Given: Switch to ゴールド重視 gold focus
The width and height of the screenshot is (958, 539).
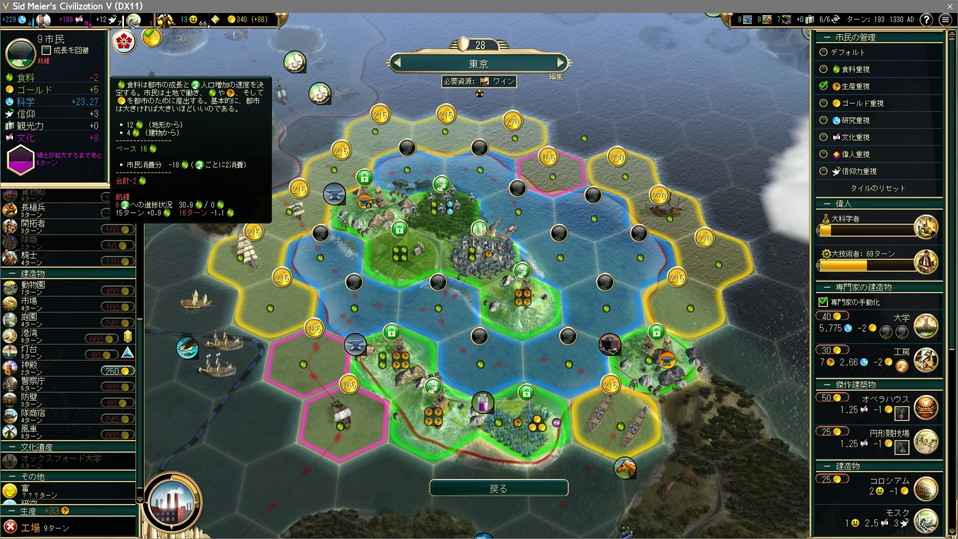Looking at the screenshot, I should [x=823, y=103].
